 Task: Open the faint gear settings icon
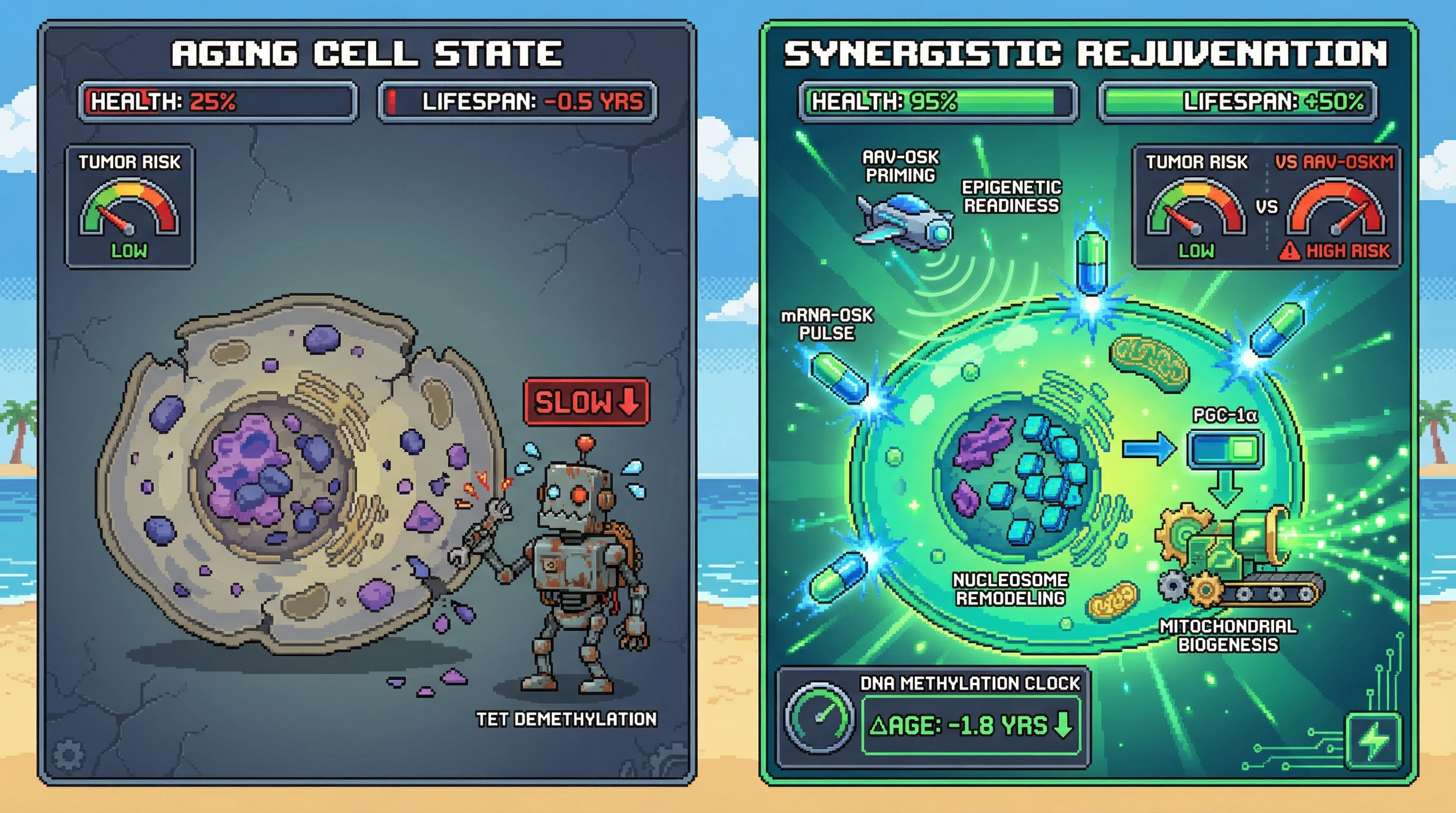(68, 754)
